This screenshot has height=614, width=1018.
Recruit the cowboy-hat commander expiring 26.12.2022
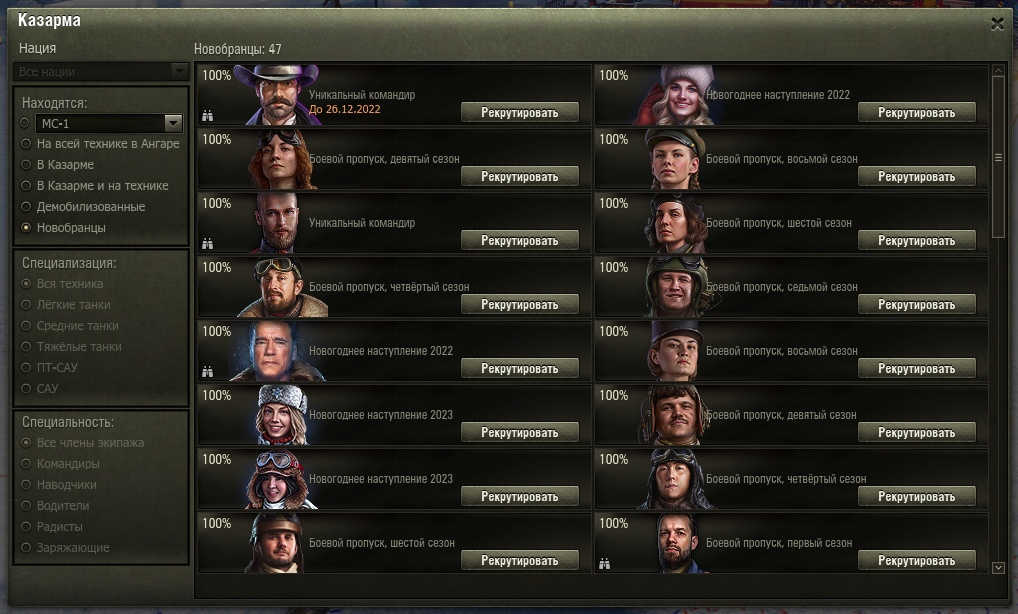pyautogui.click(x=520, y=113)
